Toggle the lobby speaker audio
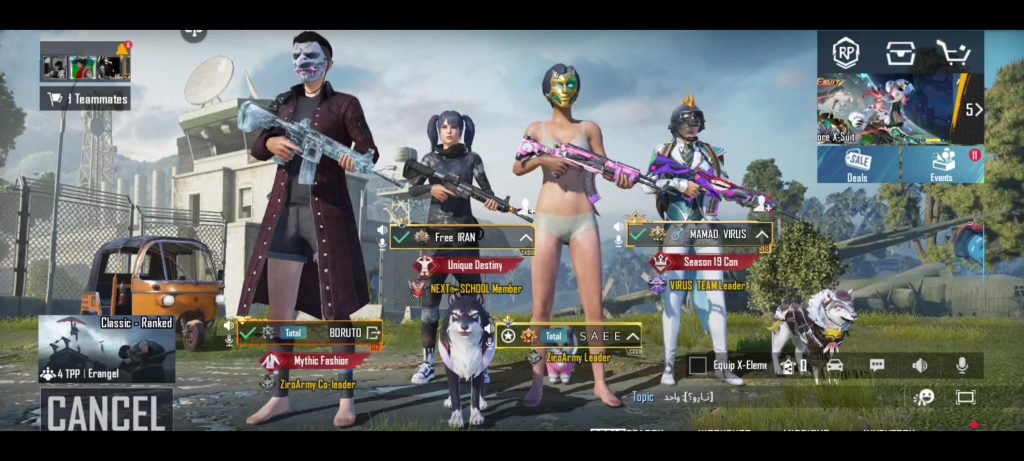The image size is (1024, 461). pos(920,366)
